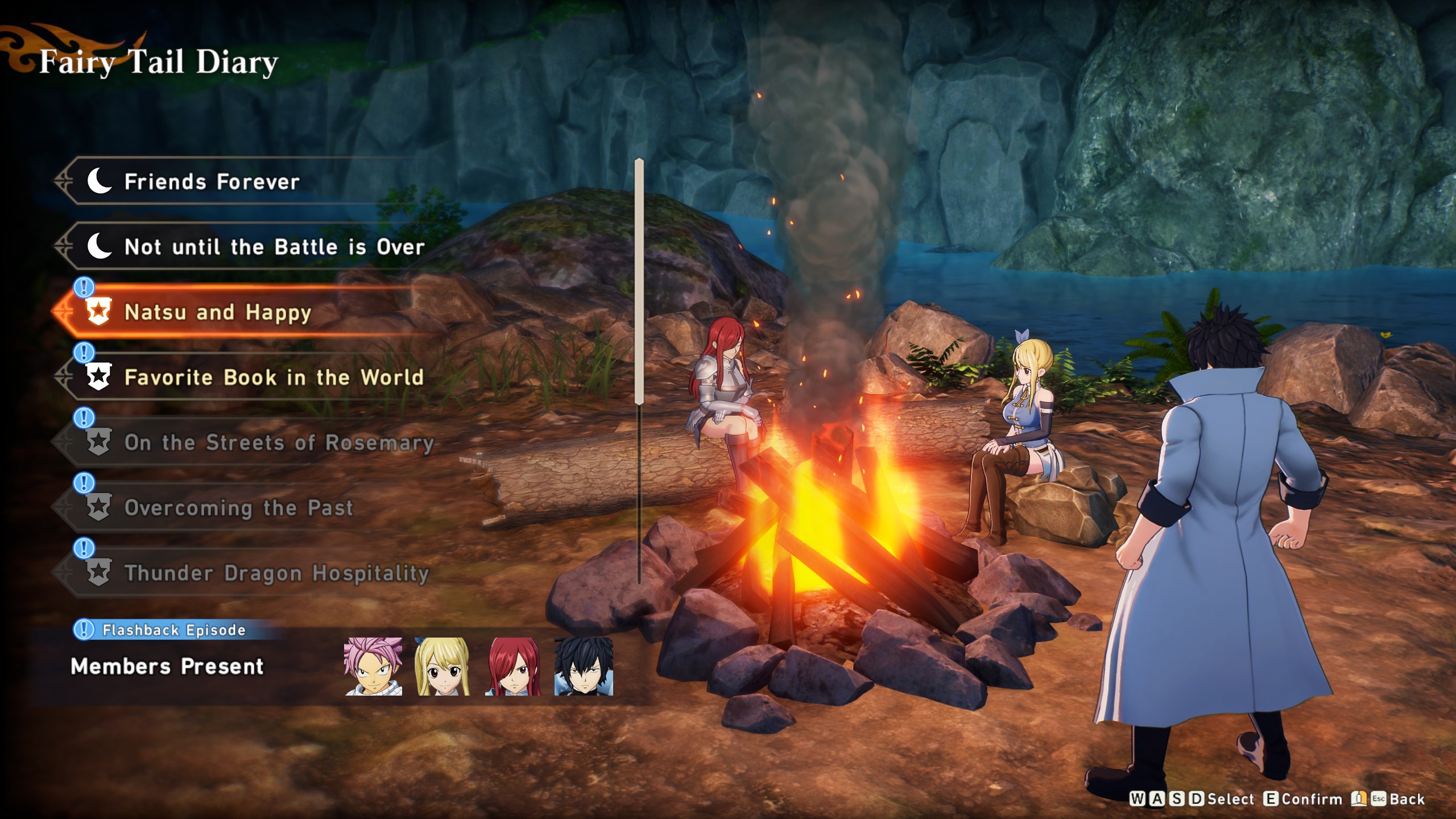Viewport: 1456px width, 819px height.
Task: Click Erza's red-haired portrait
Action: 513,666
